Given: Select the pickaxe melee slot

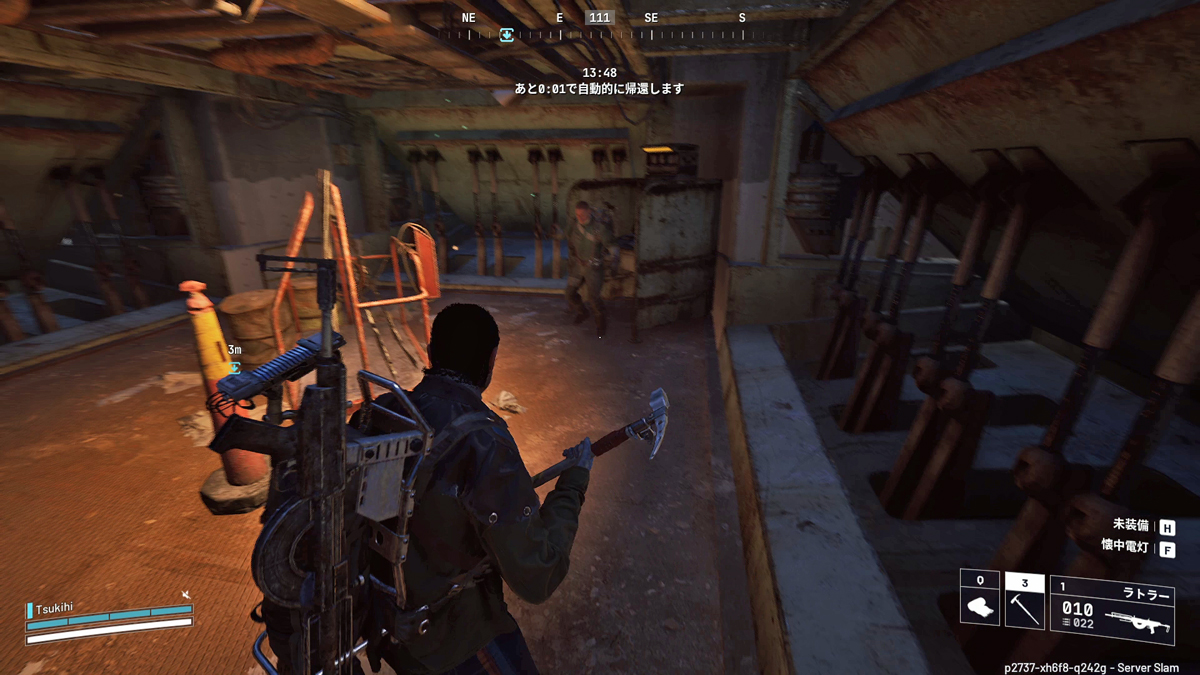Looking at the screenshot, I should tap(1024, 600).
